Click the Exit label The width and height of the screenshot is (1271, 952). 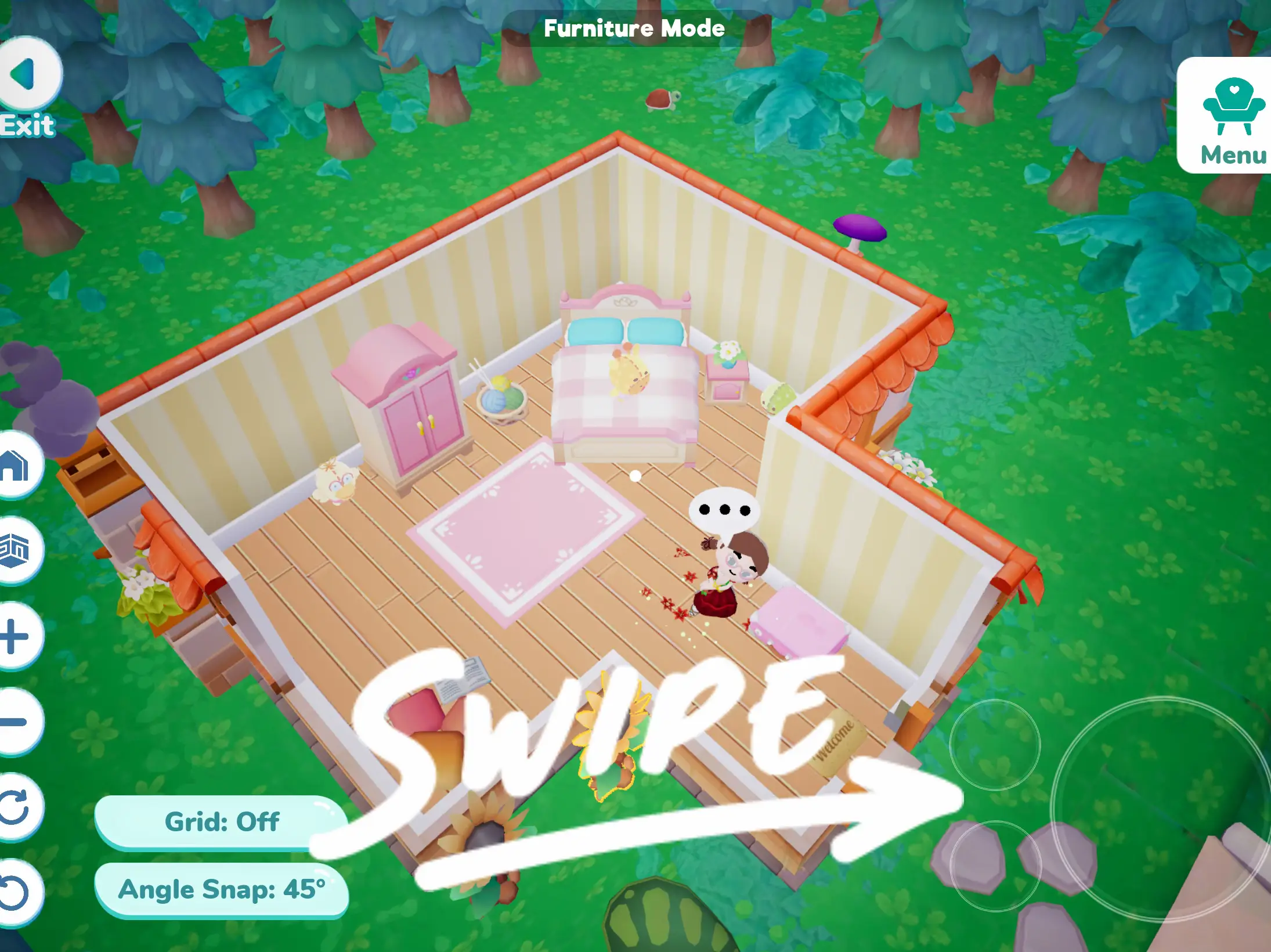tap(26, 125)
